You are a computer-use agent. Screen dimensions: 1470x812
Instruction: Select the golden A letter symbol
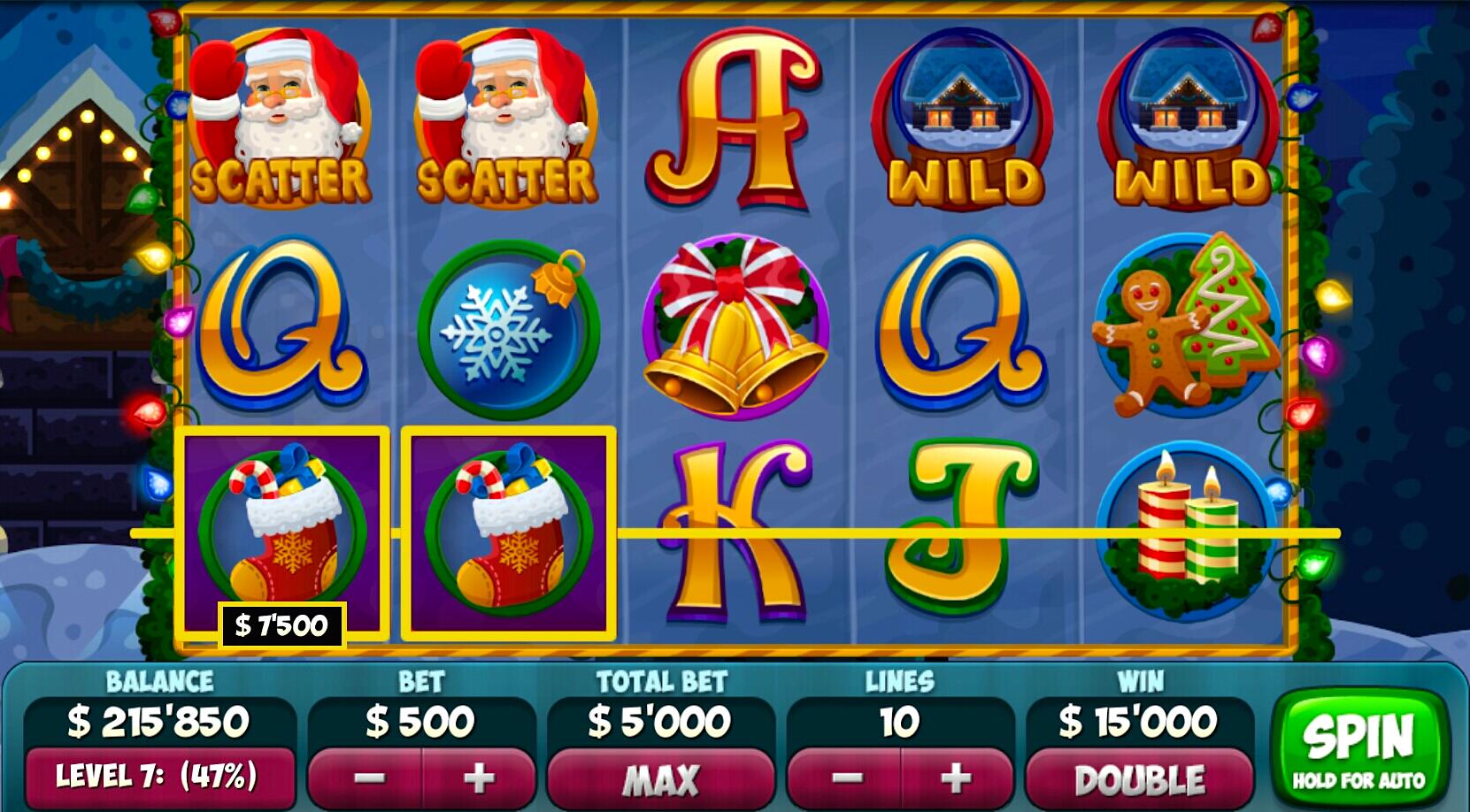(x=735, y=119)
